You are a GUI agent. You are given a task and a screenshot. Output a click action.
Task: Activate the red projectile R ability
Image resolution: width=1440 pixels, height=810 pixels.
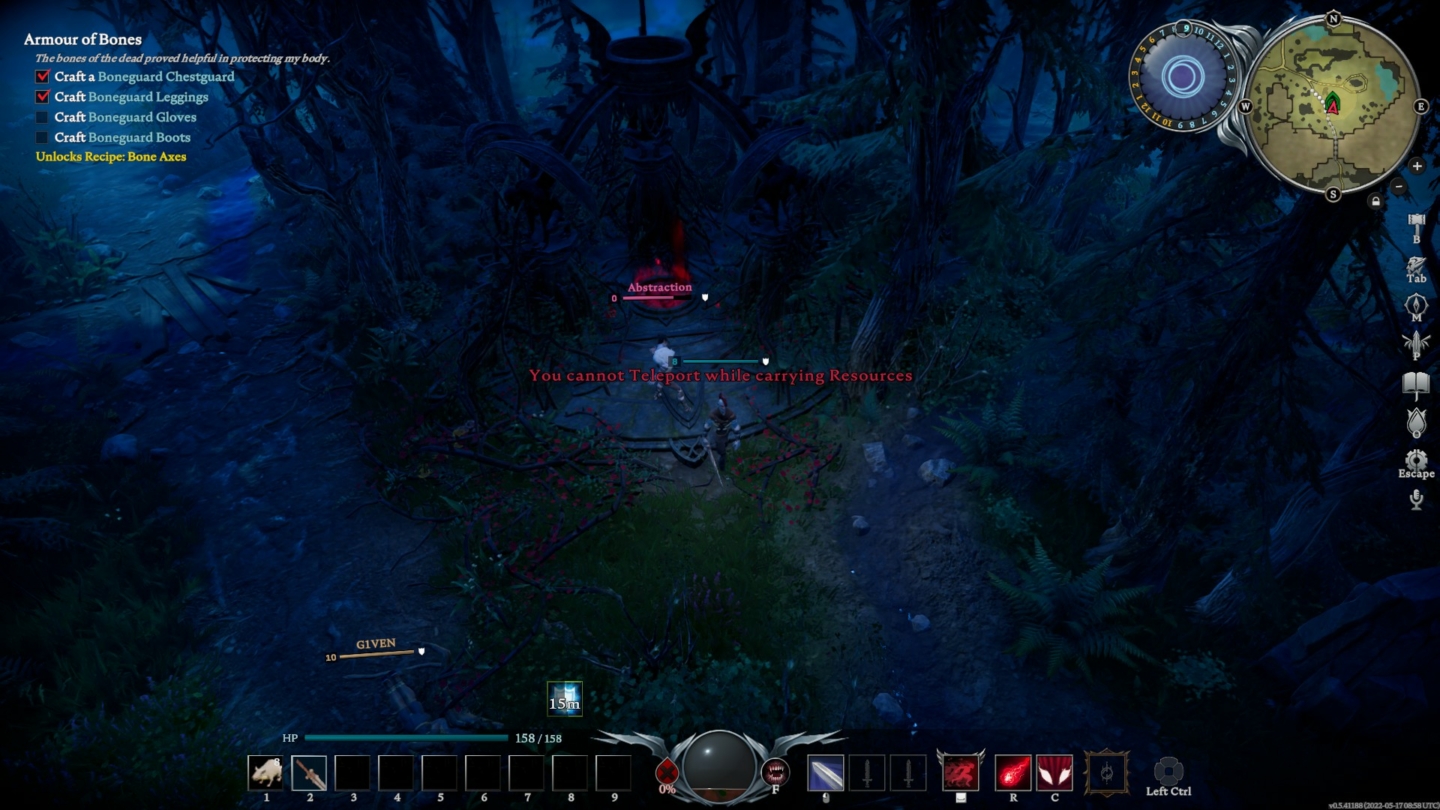click(x=1013, y=772)
